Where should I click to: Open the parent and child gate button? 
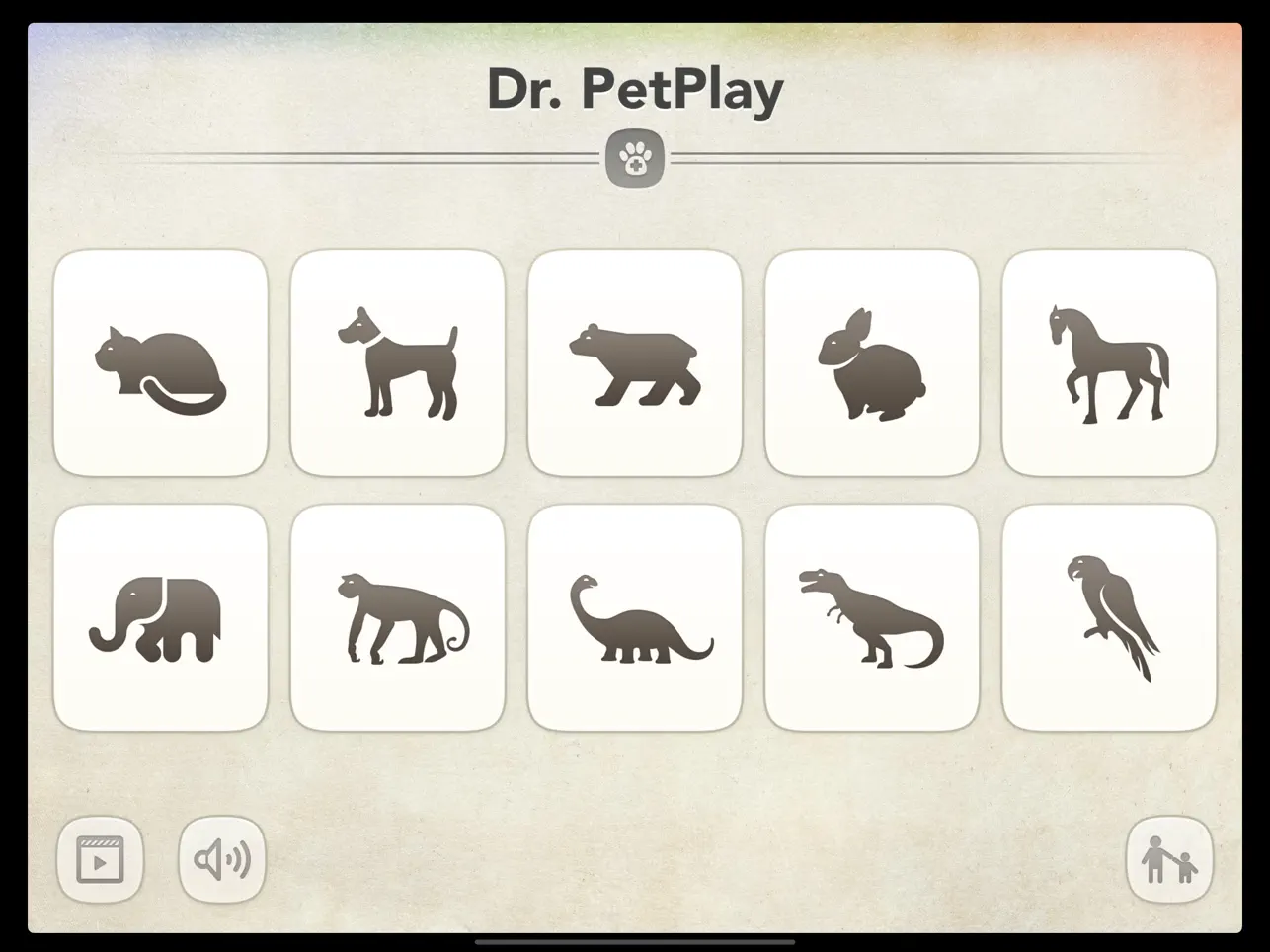(1169, 859)
